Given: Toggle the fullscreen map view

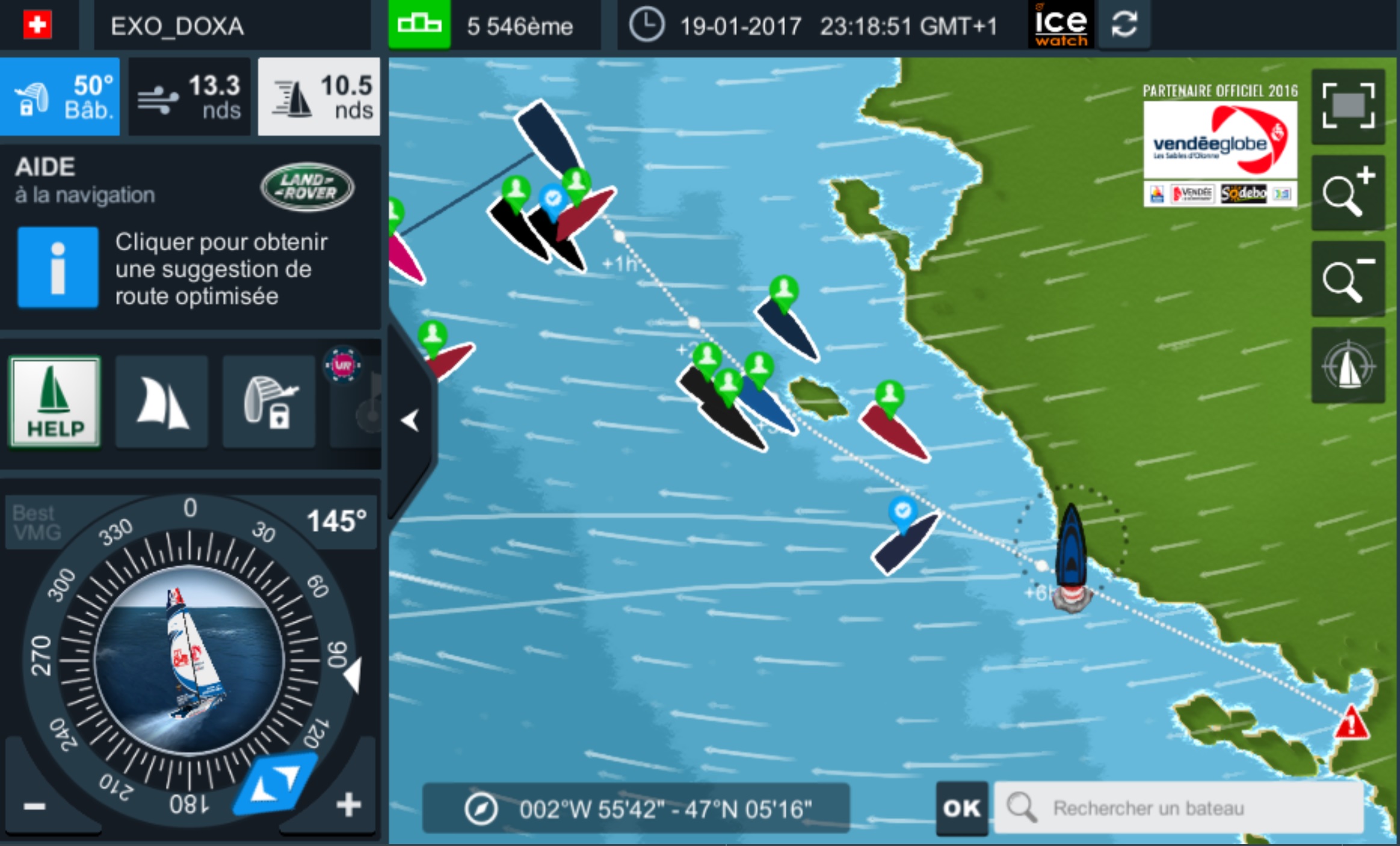Looking at the screenshot, I should coord(1348,107).
